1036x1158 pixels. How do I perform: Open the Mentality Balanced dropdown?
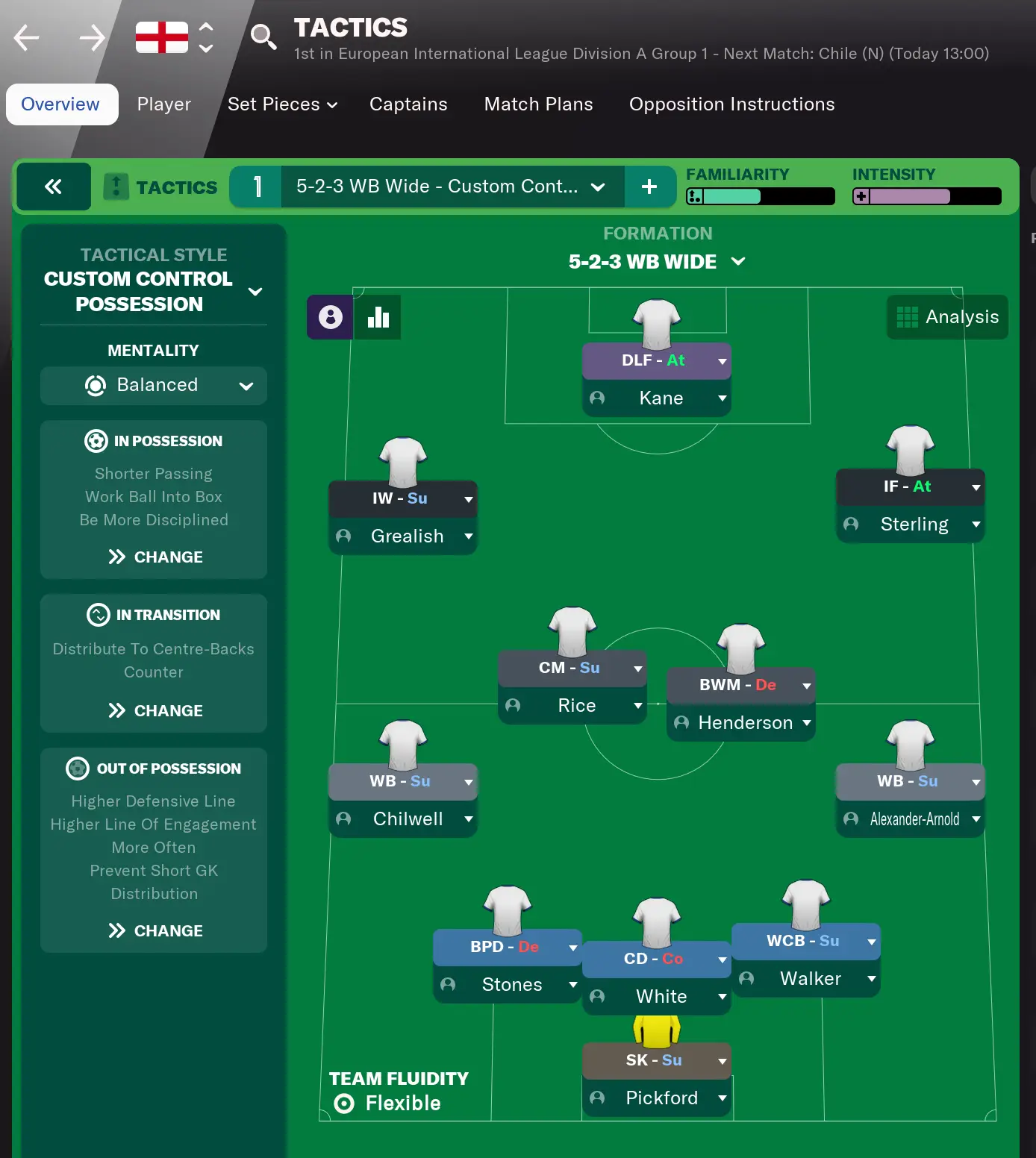click(247, 386)
